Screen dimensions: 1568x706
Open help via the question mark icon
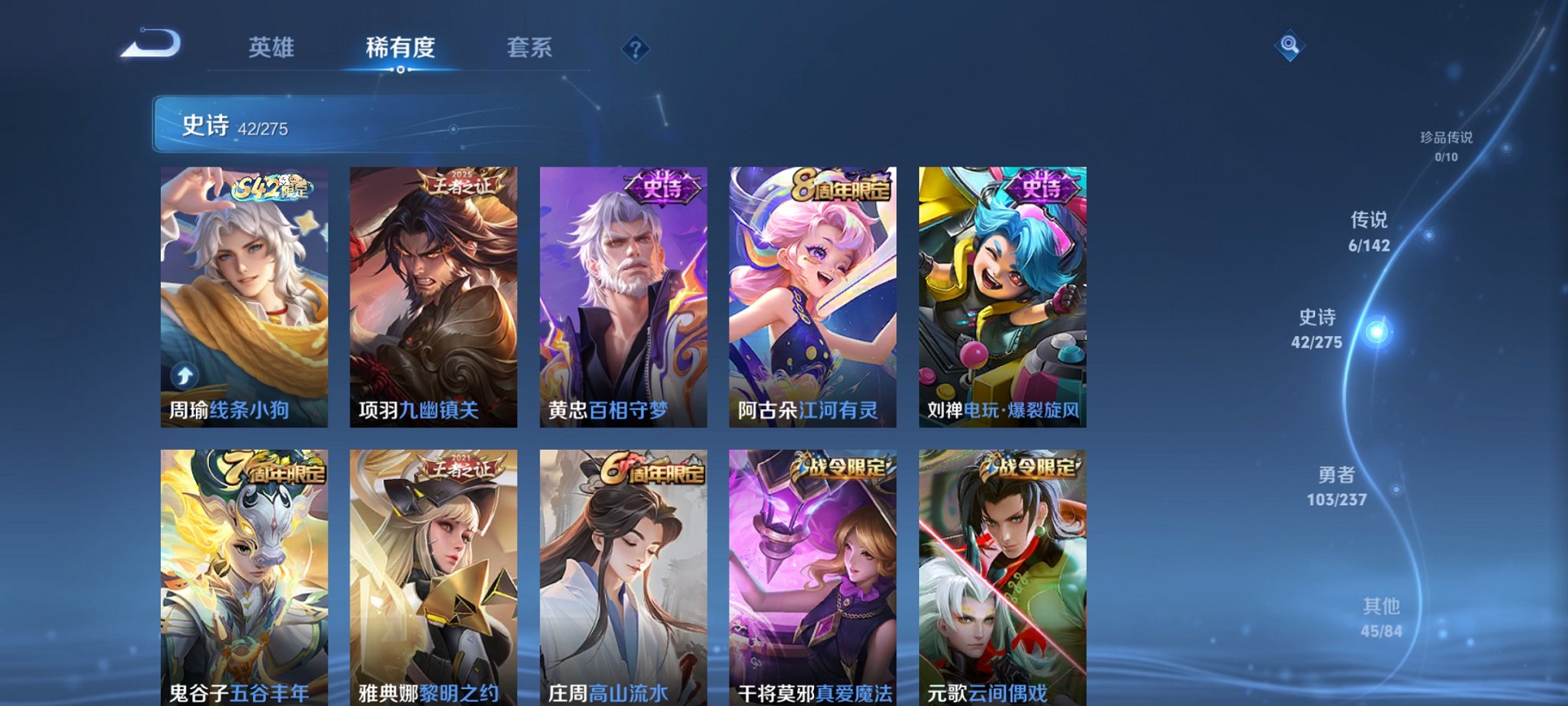click(x=633, y=50)
